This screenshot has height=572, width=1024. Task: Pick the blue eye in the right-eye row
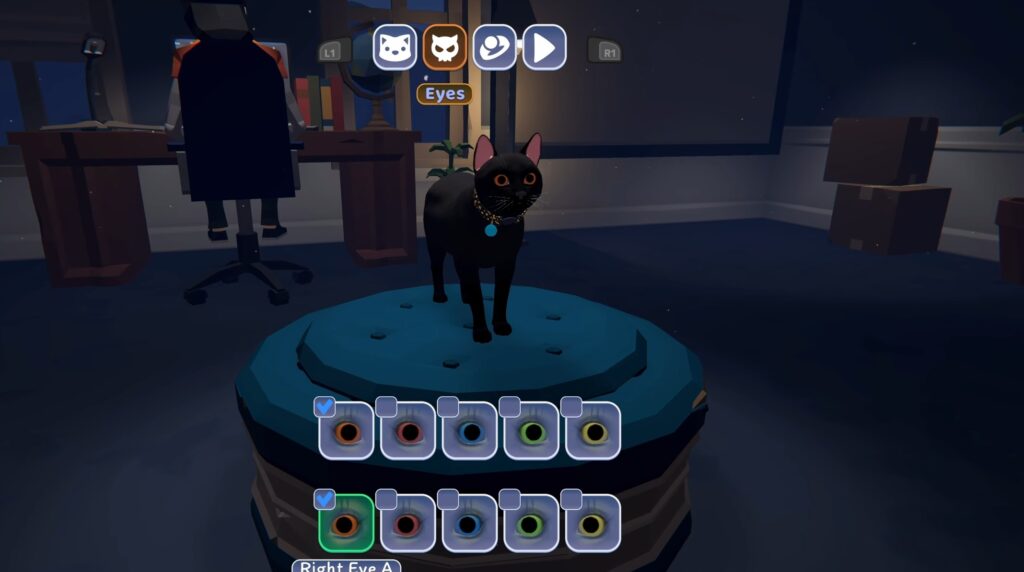(x=470, y=523)
